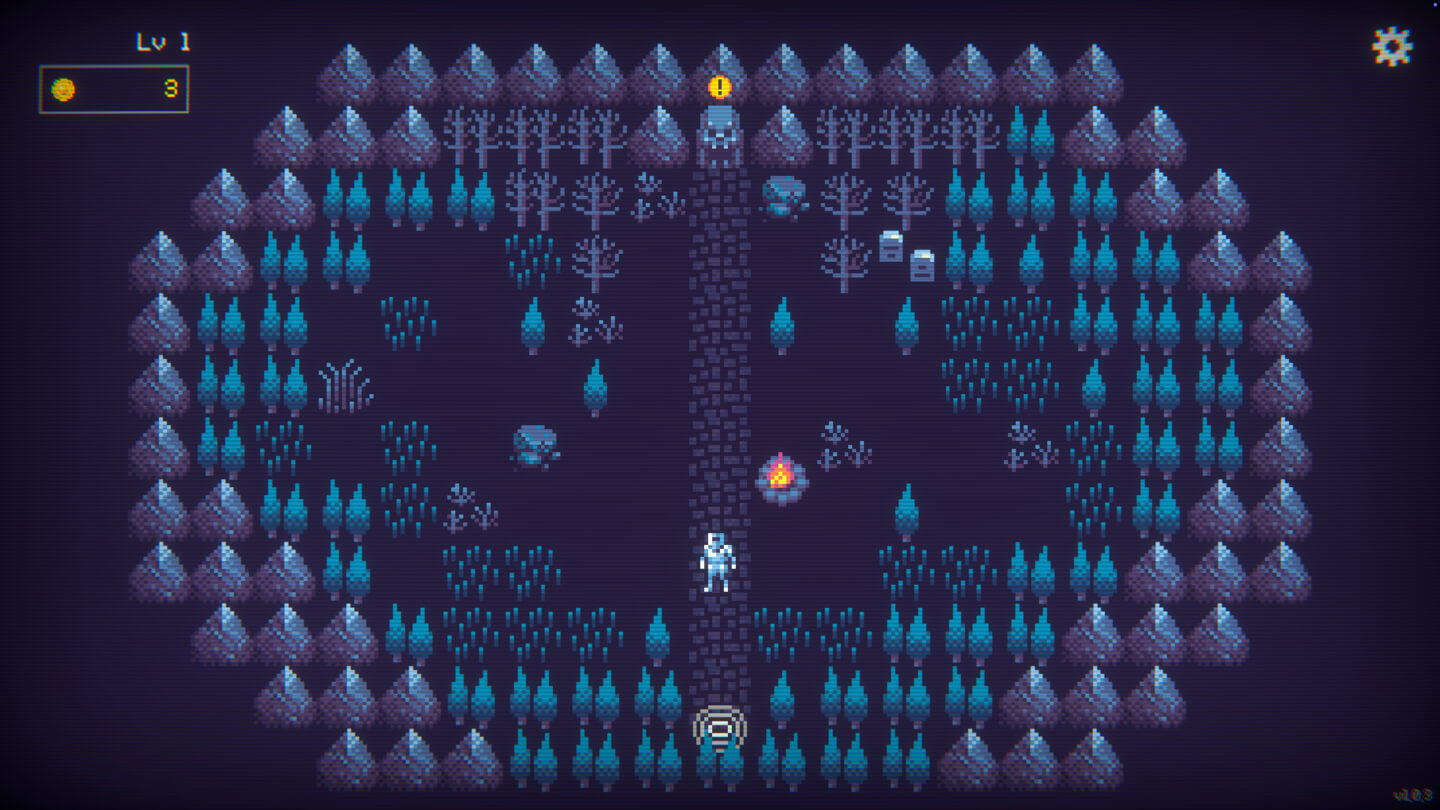Select the tuft of tall grass on the left
The image size is (1440, 810).
(x=345, y=385)
